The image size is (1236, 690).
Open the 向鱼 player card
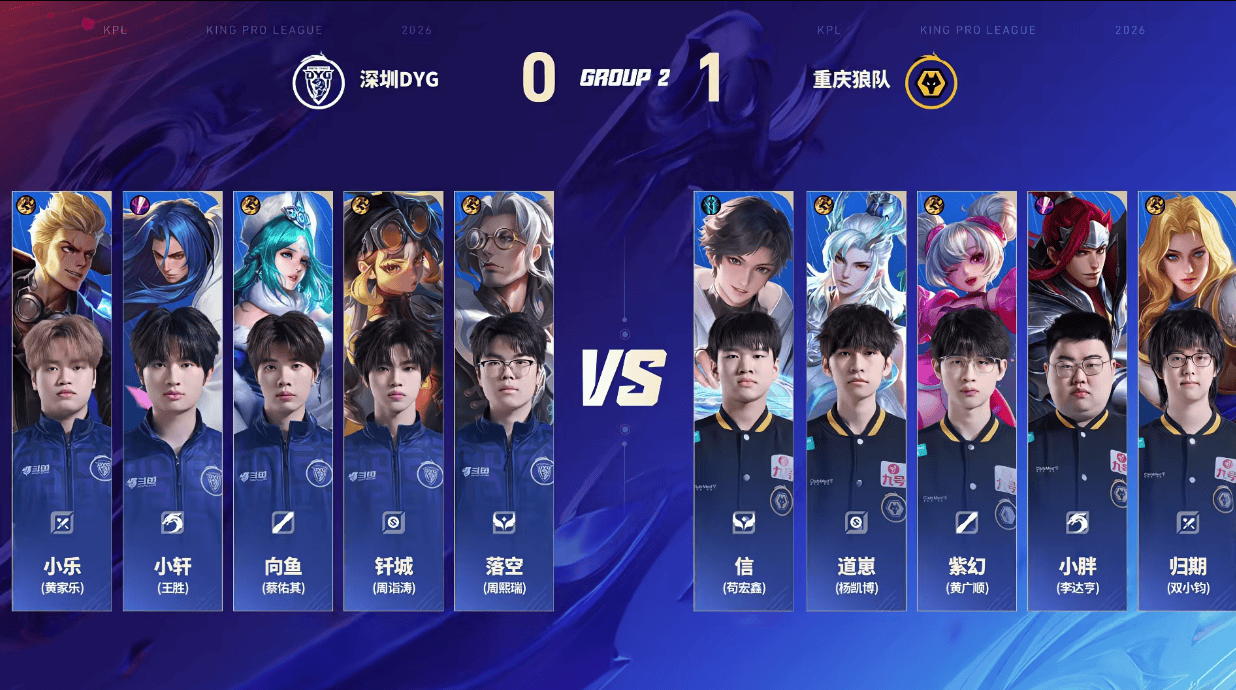[x=283, y=400]
